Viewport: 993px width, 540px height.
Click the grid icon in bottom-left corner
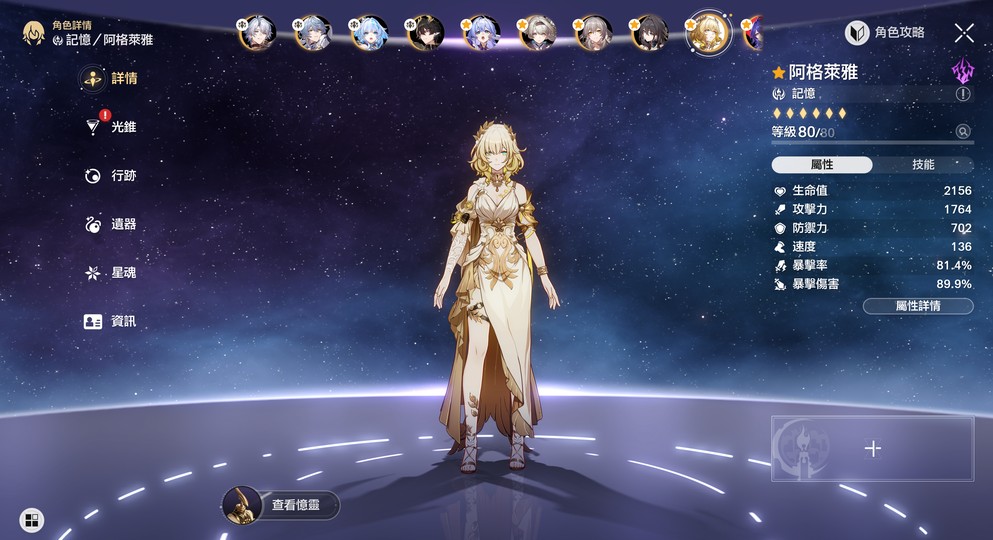coord(32,520)
